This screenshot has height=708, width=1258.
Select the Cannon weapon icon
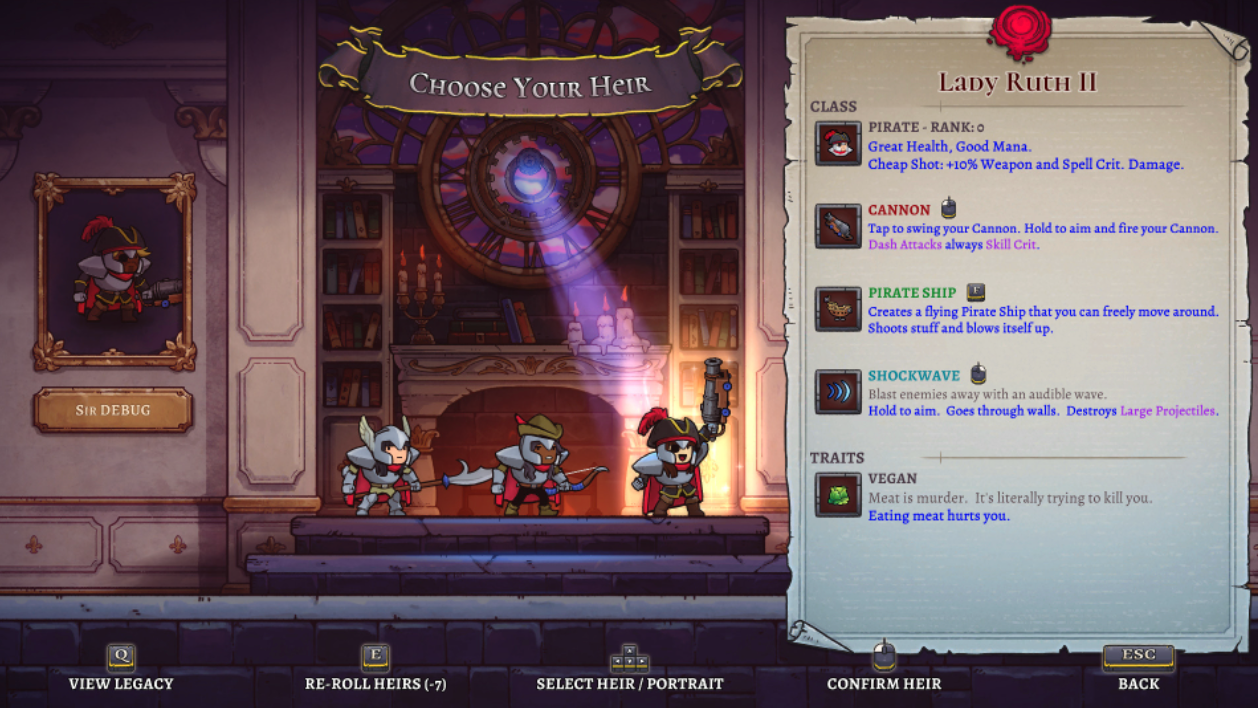pos(838,227)
